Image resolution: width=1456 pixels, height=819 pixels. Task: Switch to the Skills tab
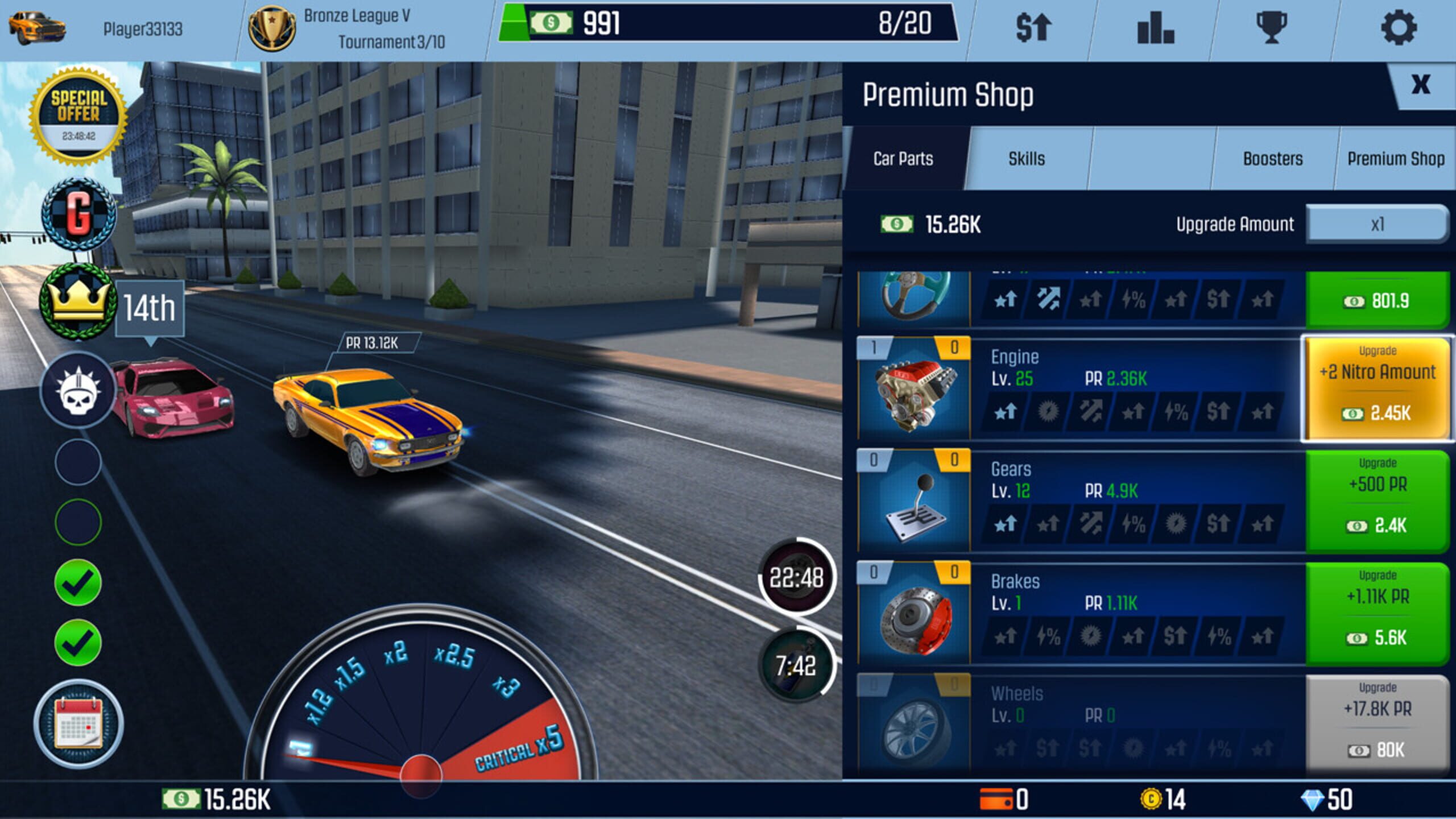pos(1027,159)
